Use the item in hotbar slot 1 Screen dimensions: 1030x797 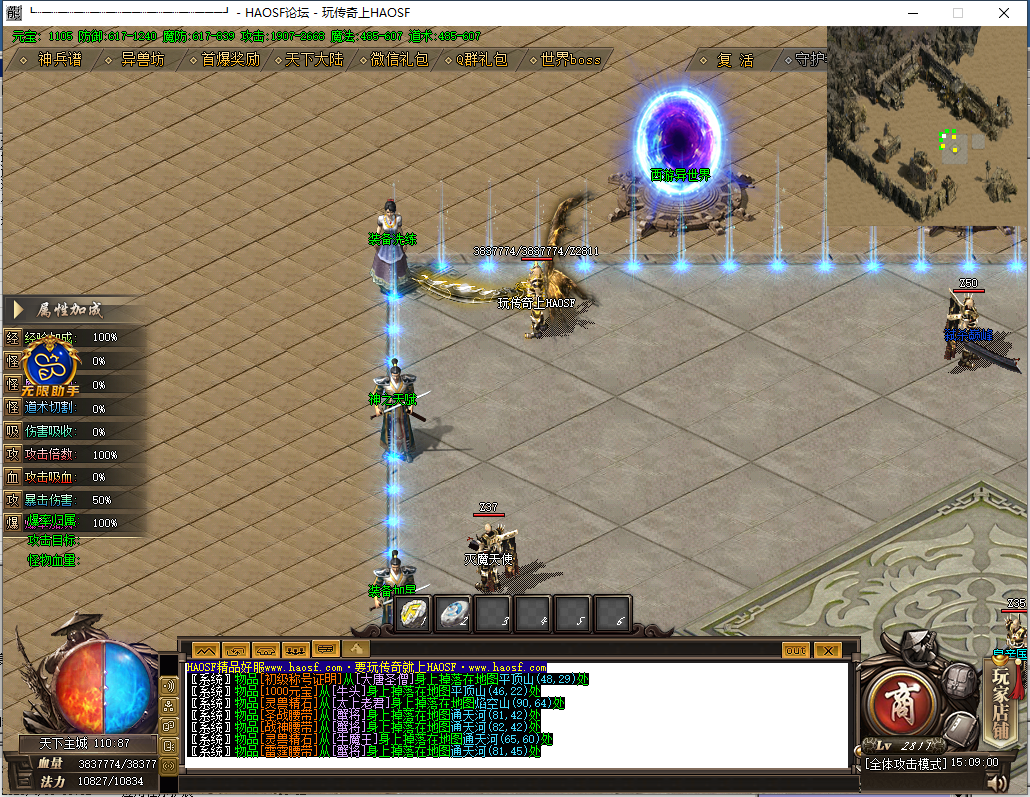(x=414, y=613)
